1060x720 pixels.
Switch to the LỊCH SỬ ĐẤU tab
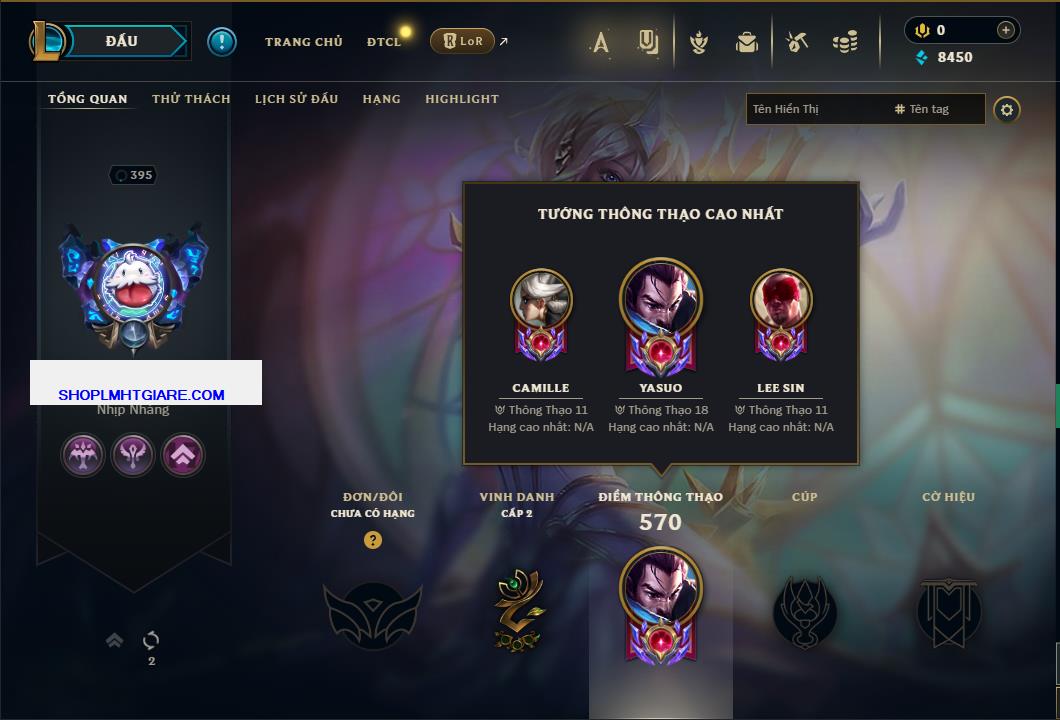(x=296, y=99)
